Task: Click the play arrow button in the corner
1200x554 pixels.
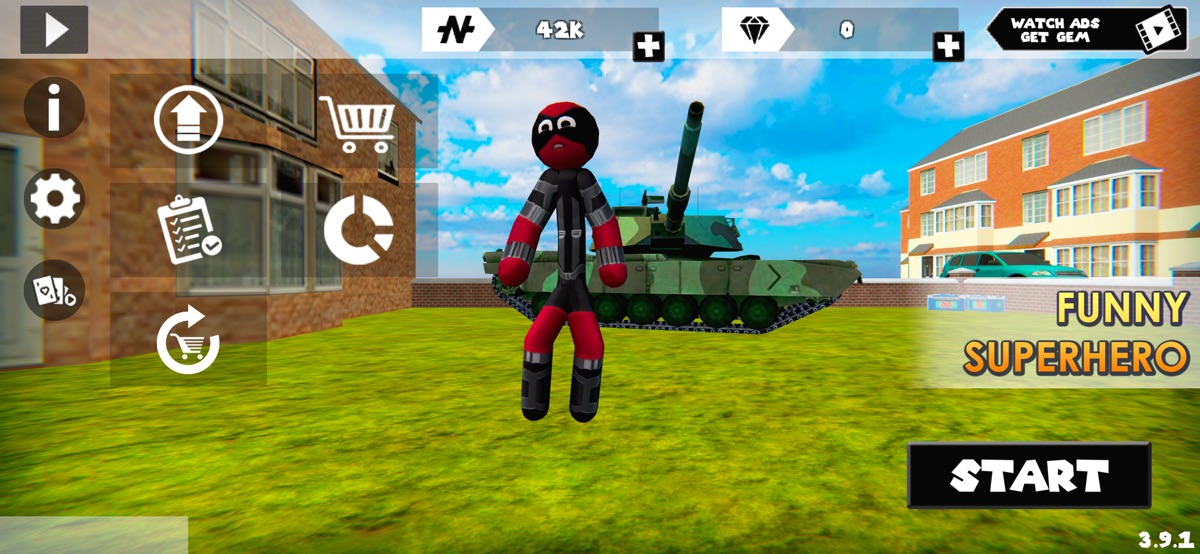Action: (54, 30)
